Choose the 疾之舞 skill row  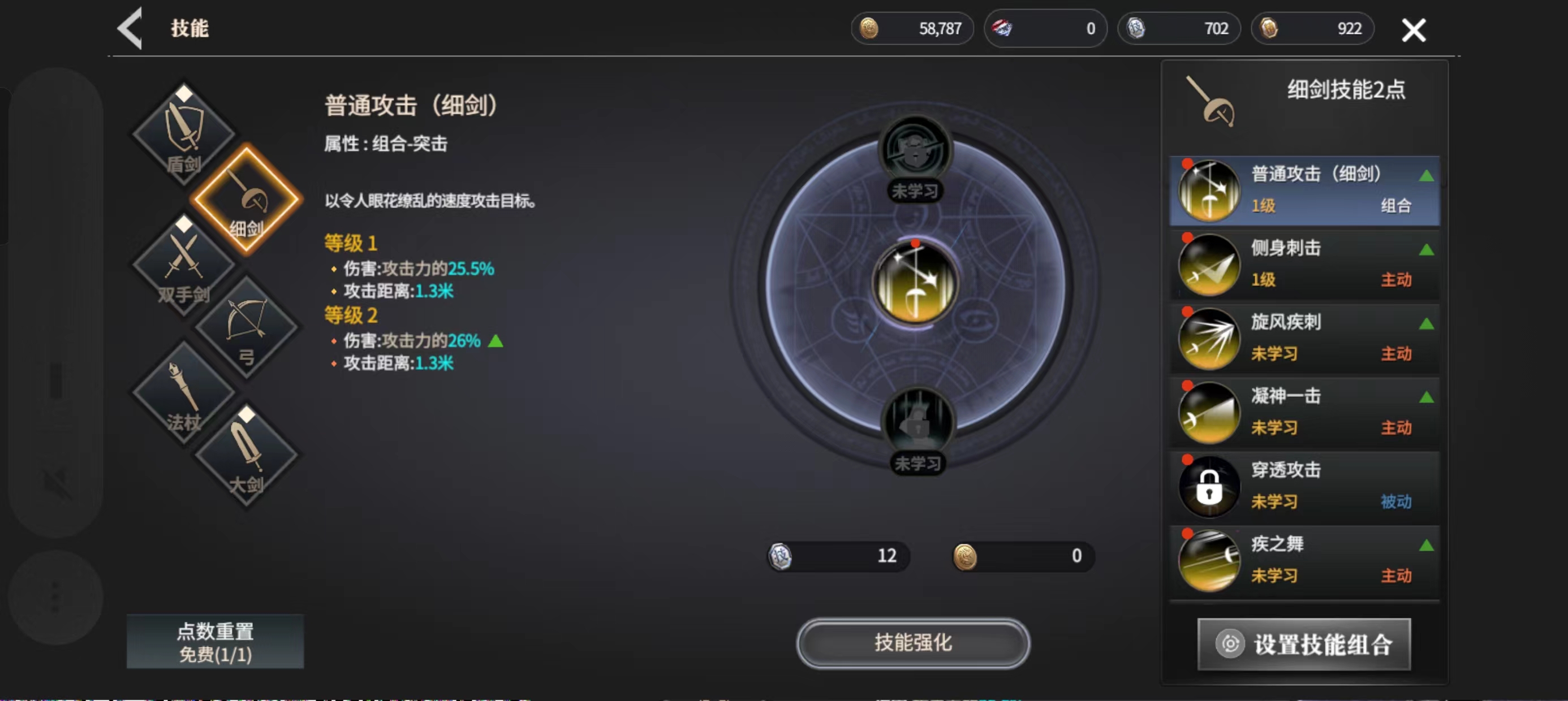point(1304,560)
